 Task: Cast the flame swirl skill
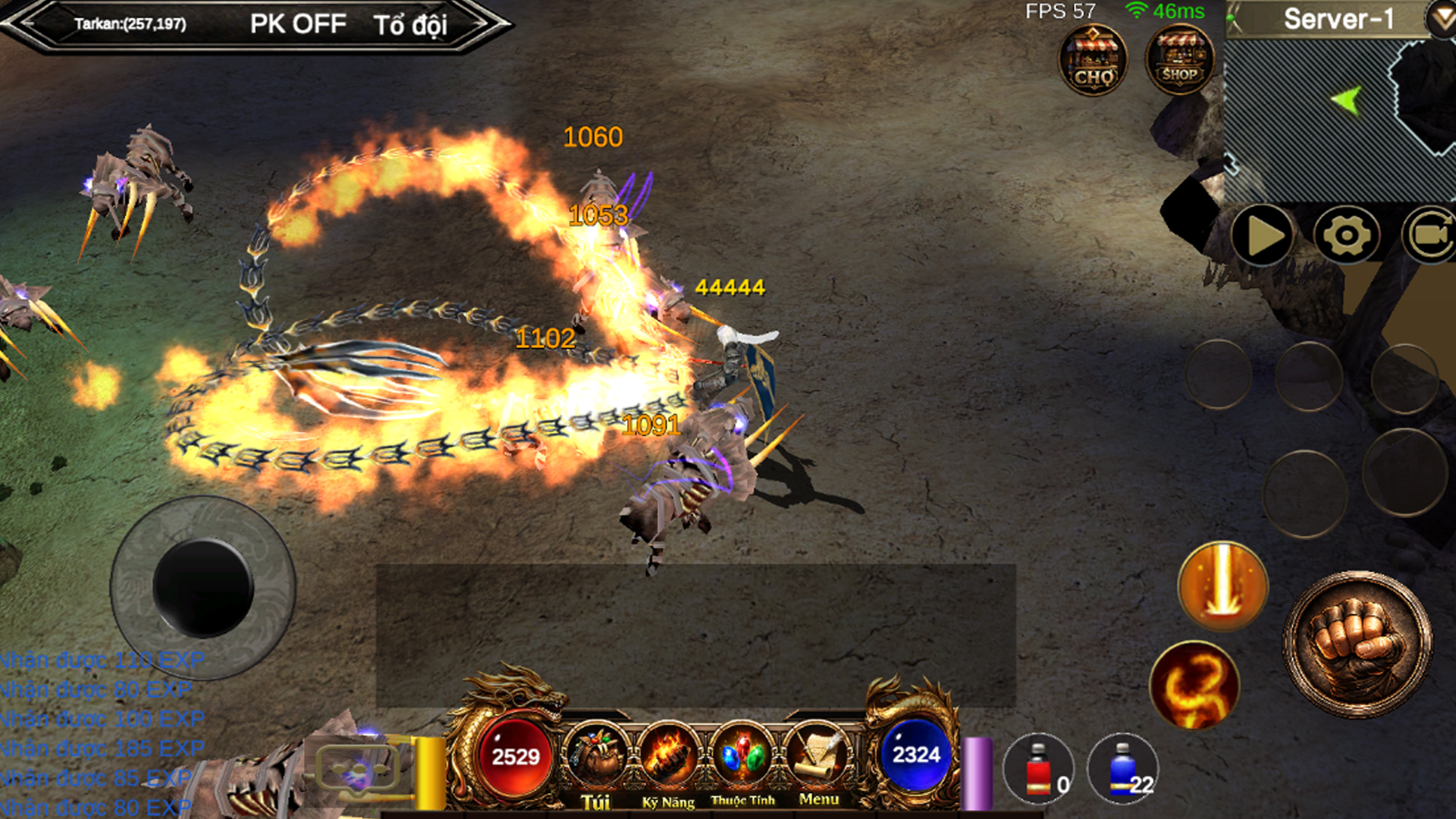1195,686
